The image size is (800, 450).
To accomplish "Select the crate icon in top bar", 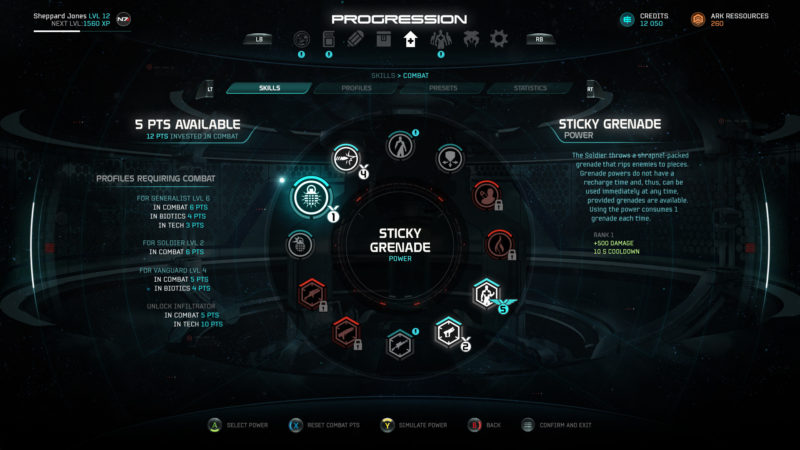I will pos(382,39).
